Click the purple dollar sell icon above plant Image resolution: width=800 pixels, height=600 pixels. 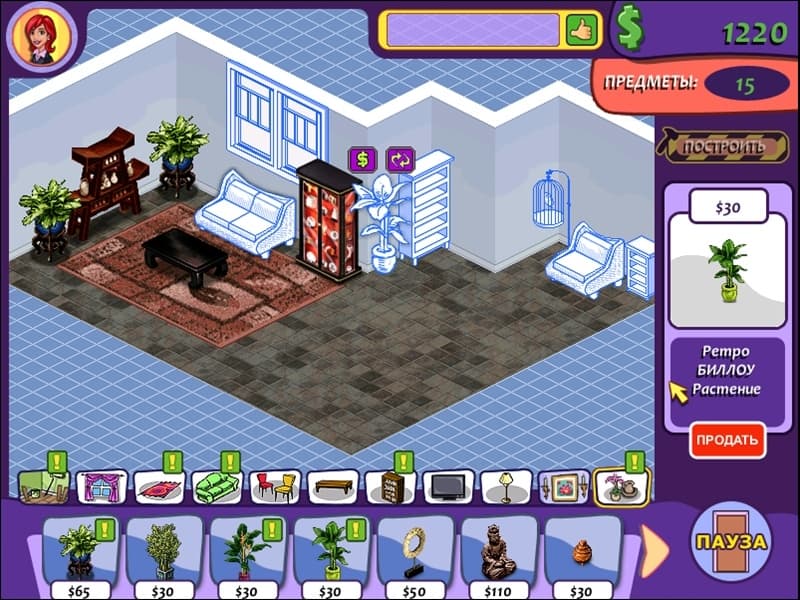tap(362, 159)
